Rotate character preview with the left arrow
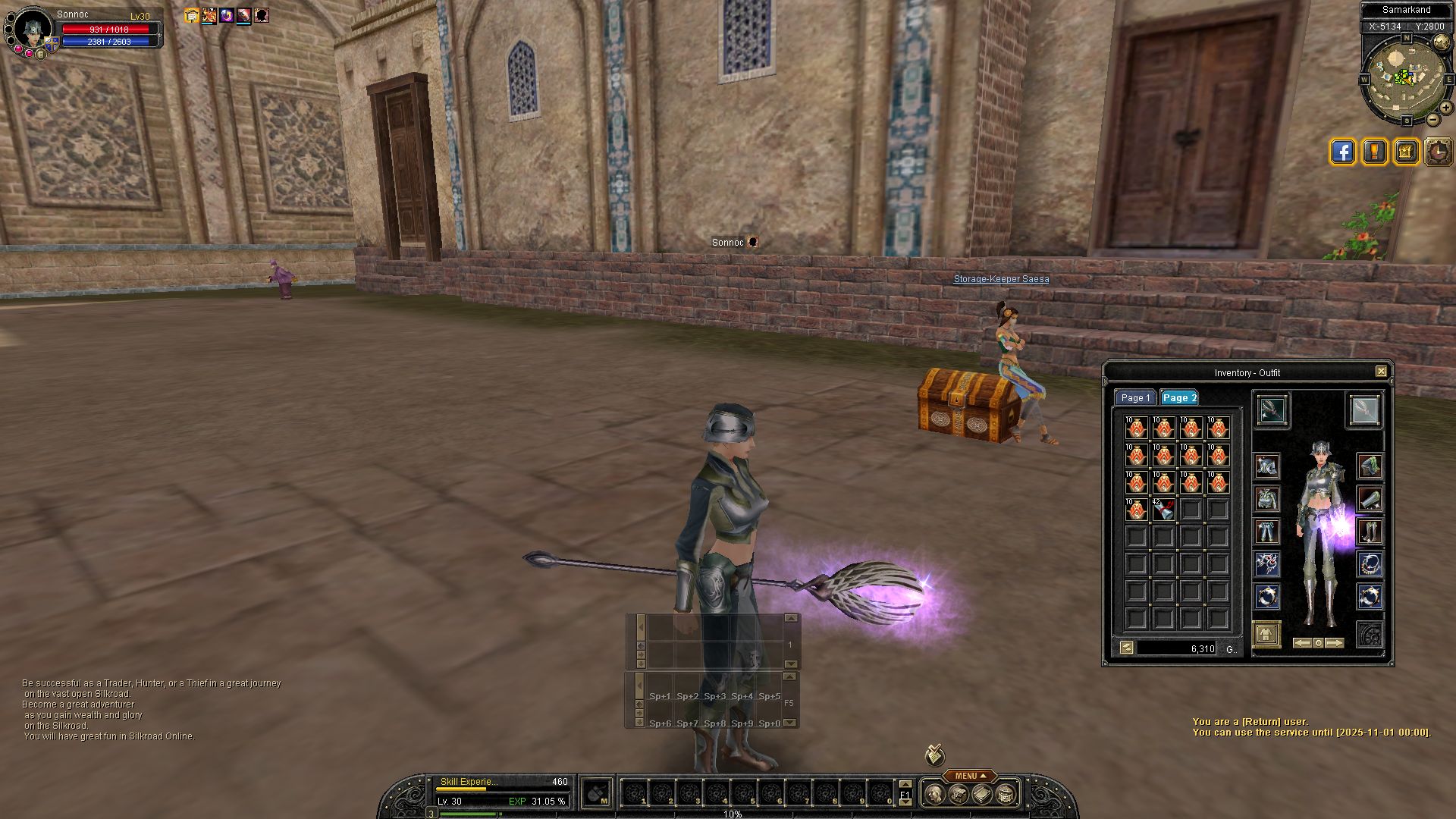Image resolution: width=1456 pixels, height=819 pixels. [1301, 643]
